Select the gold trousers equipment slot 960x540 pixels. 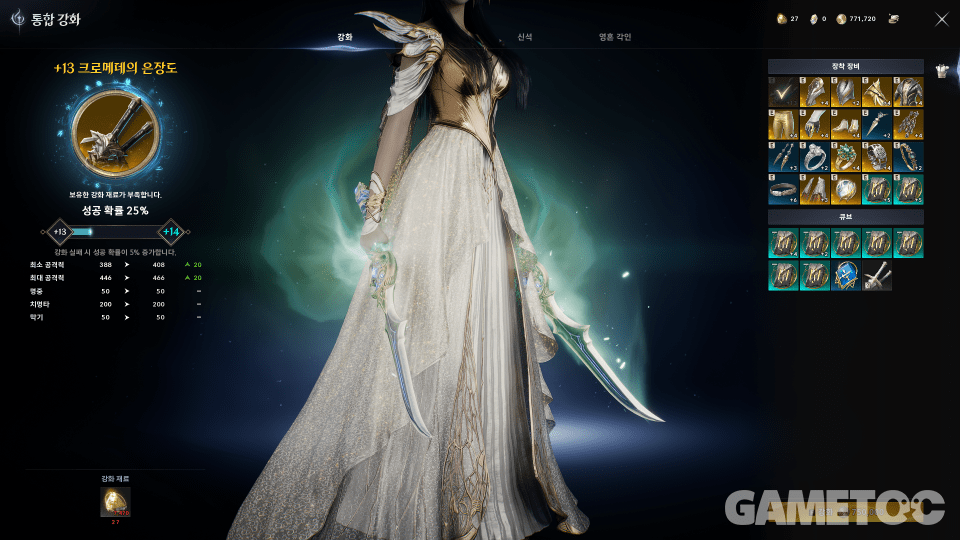(x=783, y=124)
